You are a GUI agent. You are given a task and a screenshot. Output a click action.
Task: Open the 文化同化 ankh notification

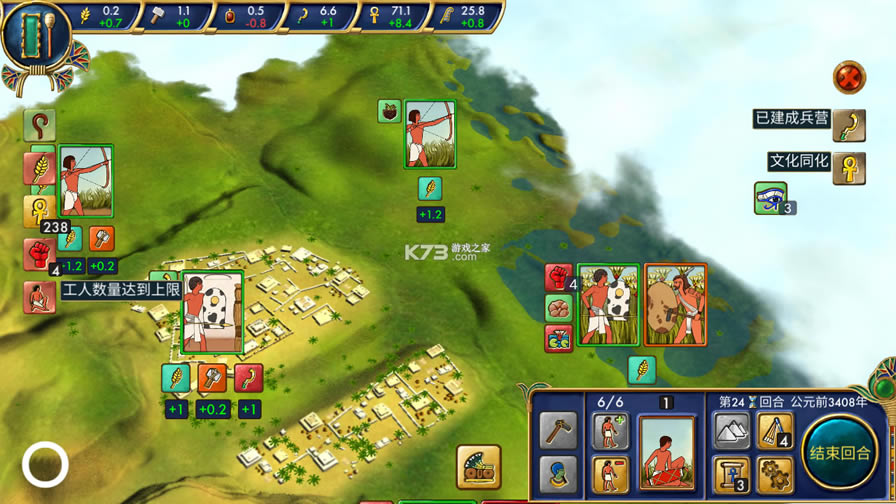click(x=849, y=167)
